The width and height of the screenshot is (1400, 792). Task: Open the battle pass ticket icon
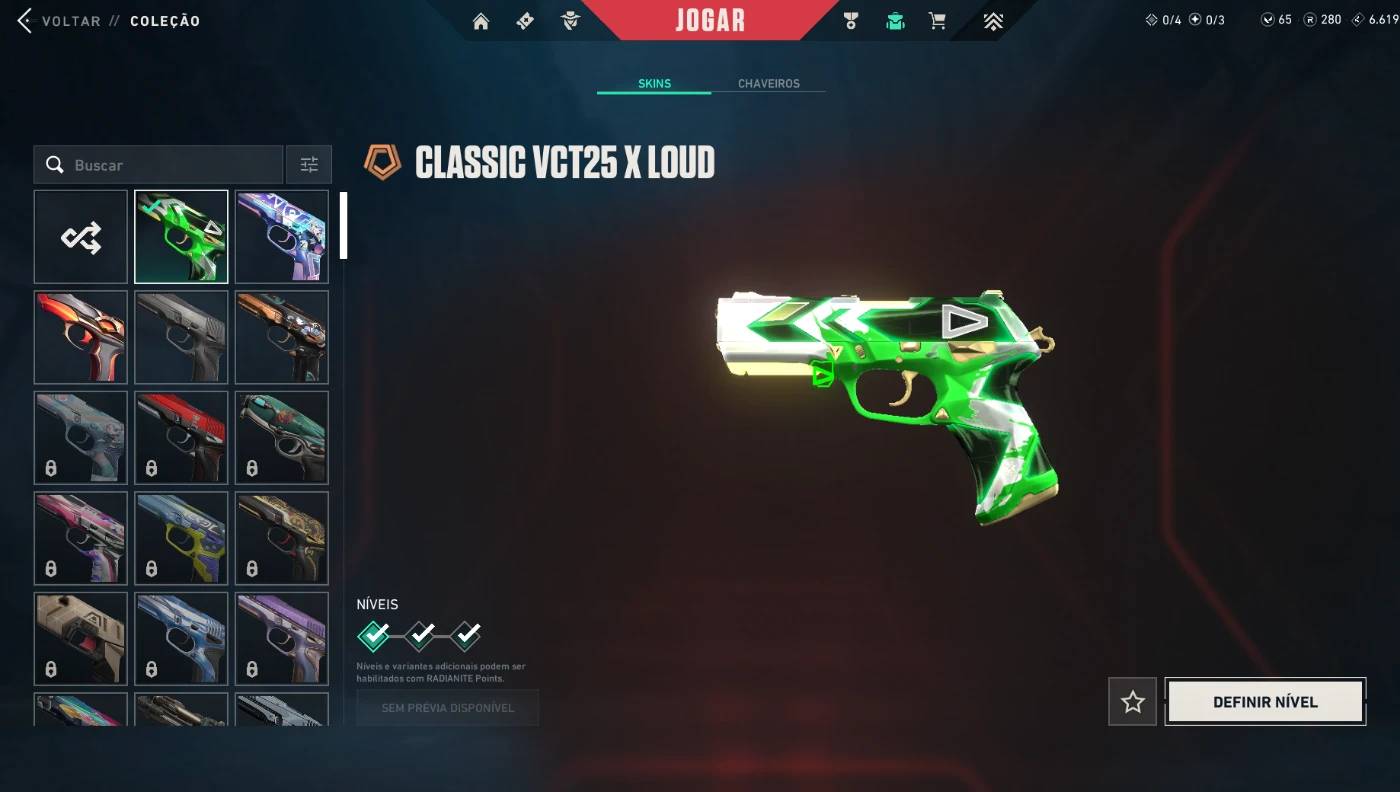point(525,21)
